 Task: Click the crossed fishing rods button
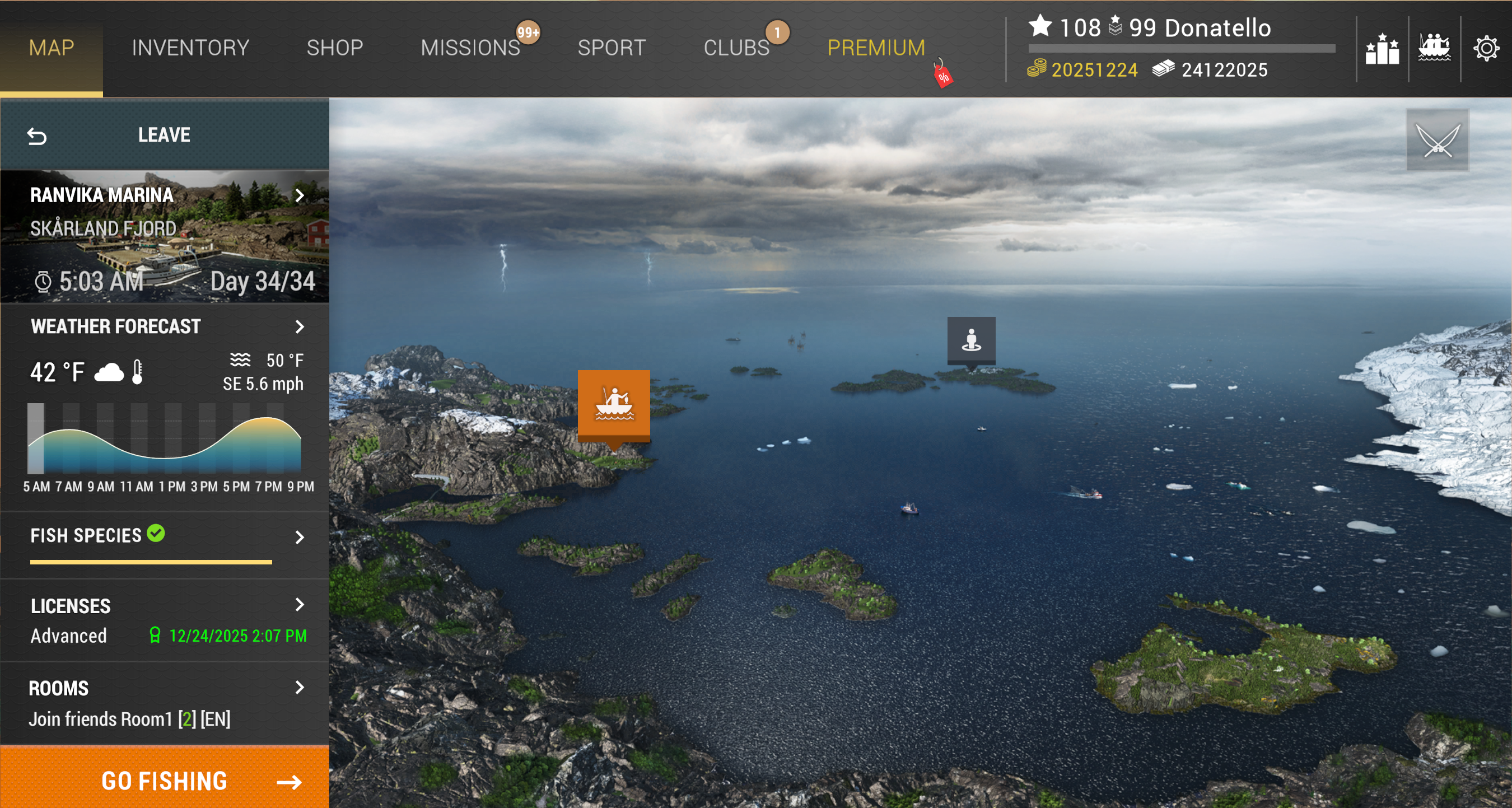(1438, 139)
